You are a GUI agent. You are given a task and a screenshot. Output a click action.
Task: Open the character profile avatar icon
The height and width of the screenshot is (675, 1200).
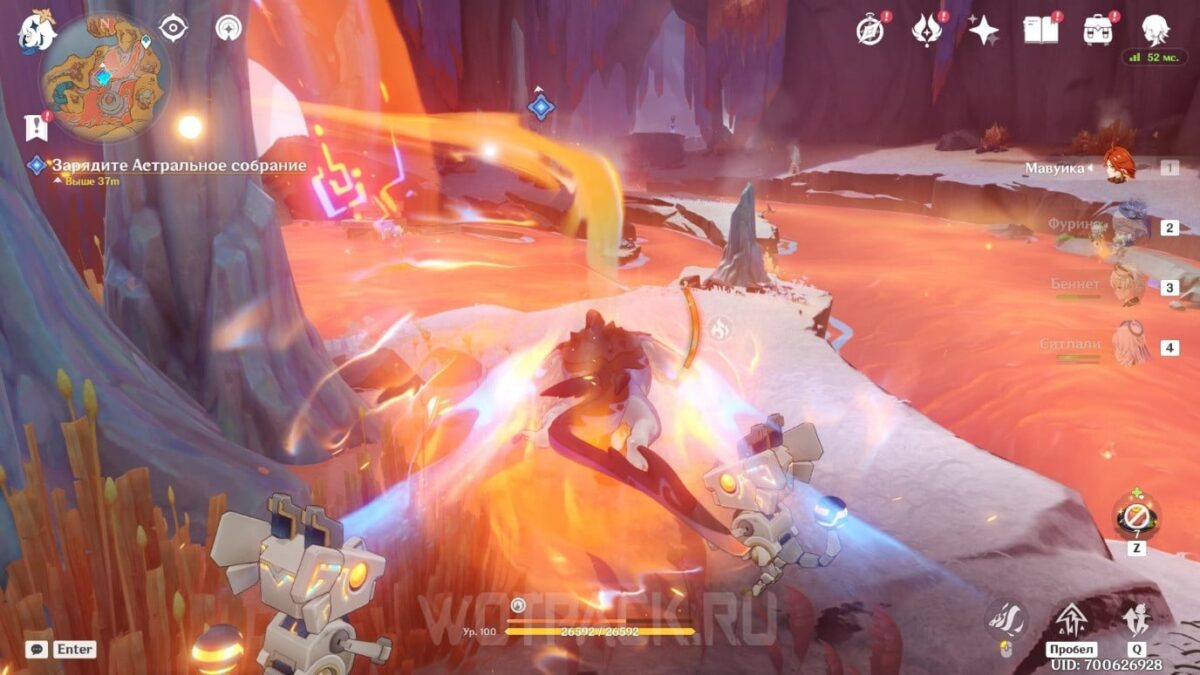point(1155,29)
